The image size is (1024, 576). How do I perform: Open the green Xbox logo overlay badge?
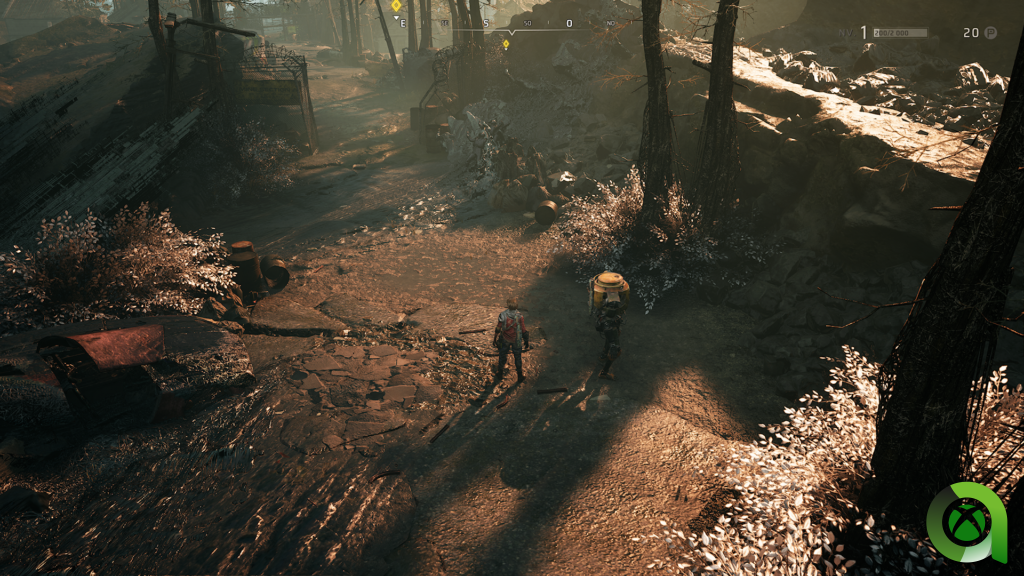pyautogui.click(x=966, y=523)
